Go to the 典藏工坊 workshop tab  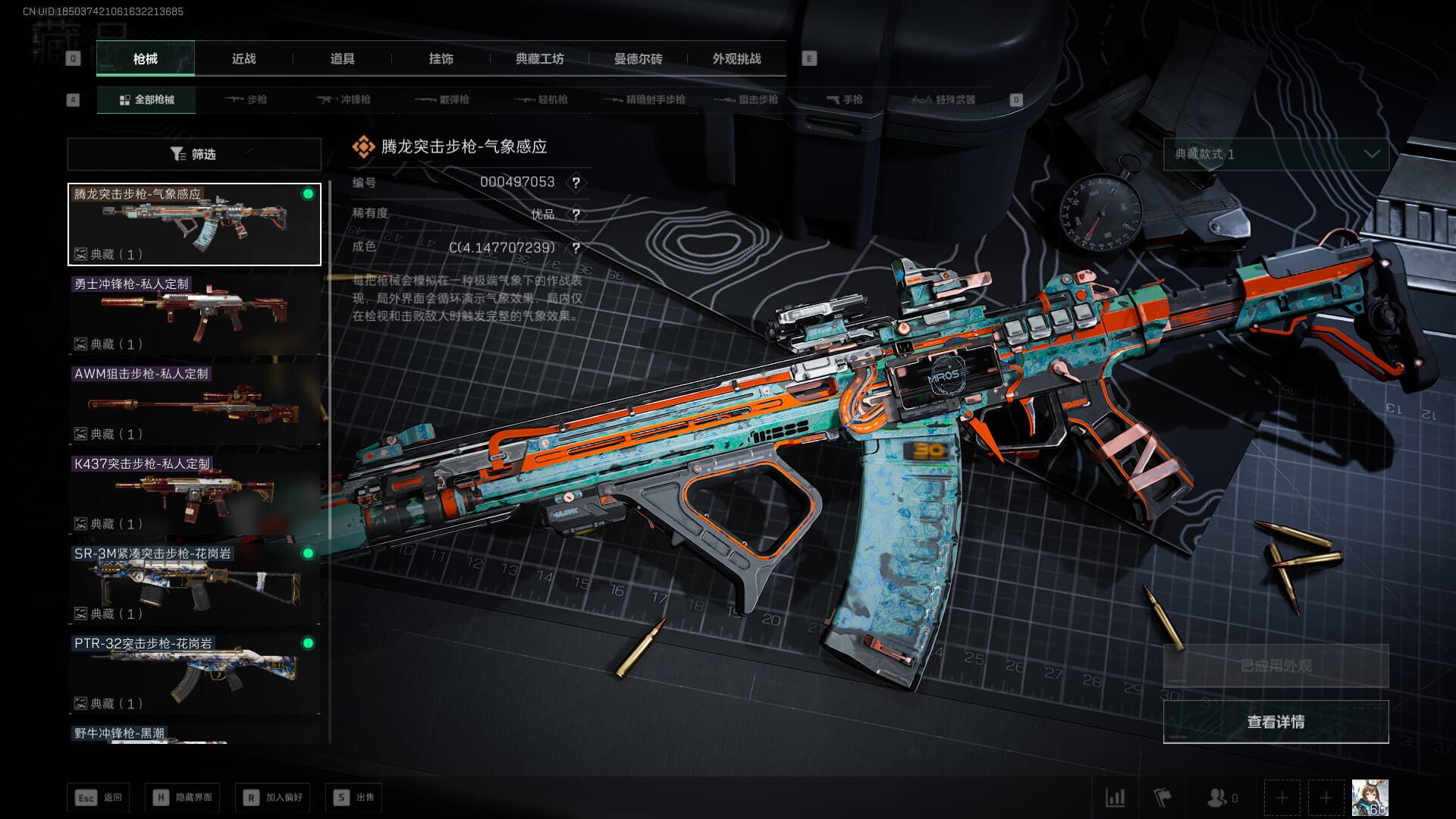tap(539, 58)
